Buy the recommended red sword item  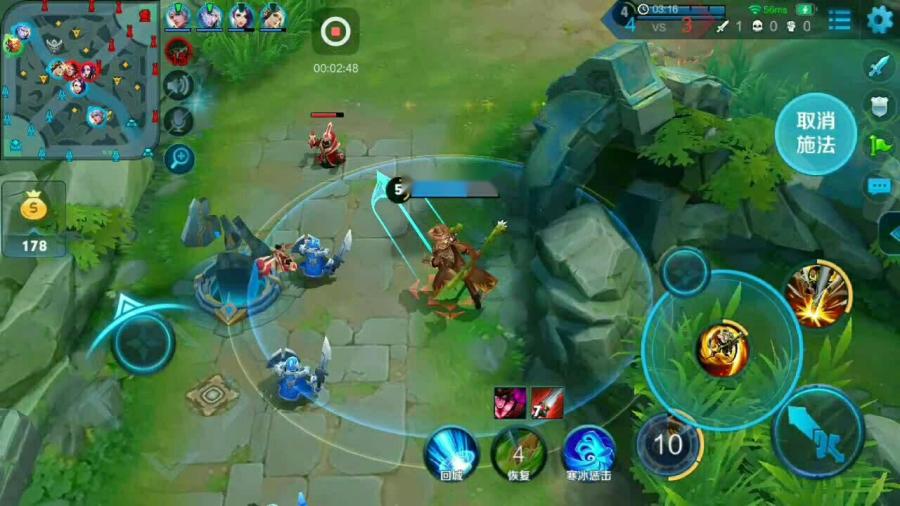click(547, 402)
